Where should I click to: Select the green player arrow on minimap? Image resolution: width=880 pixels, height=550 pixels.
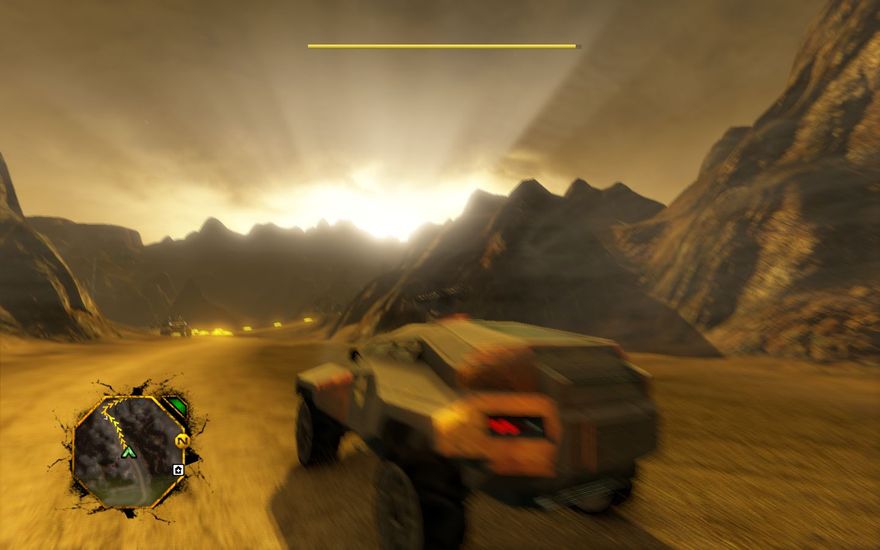[x=128, y=452]
